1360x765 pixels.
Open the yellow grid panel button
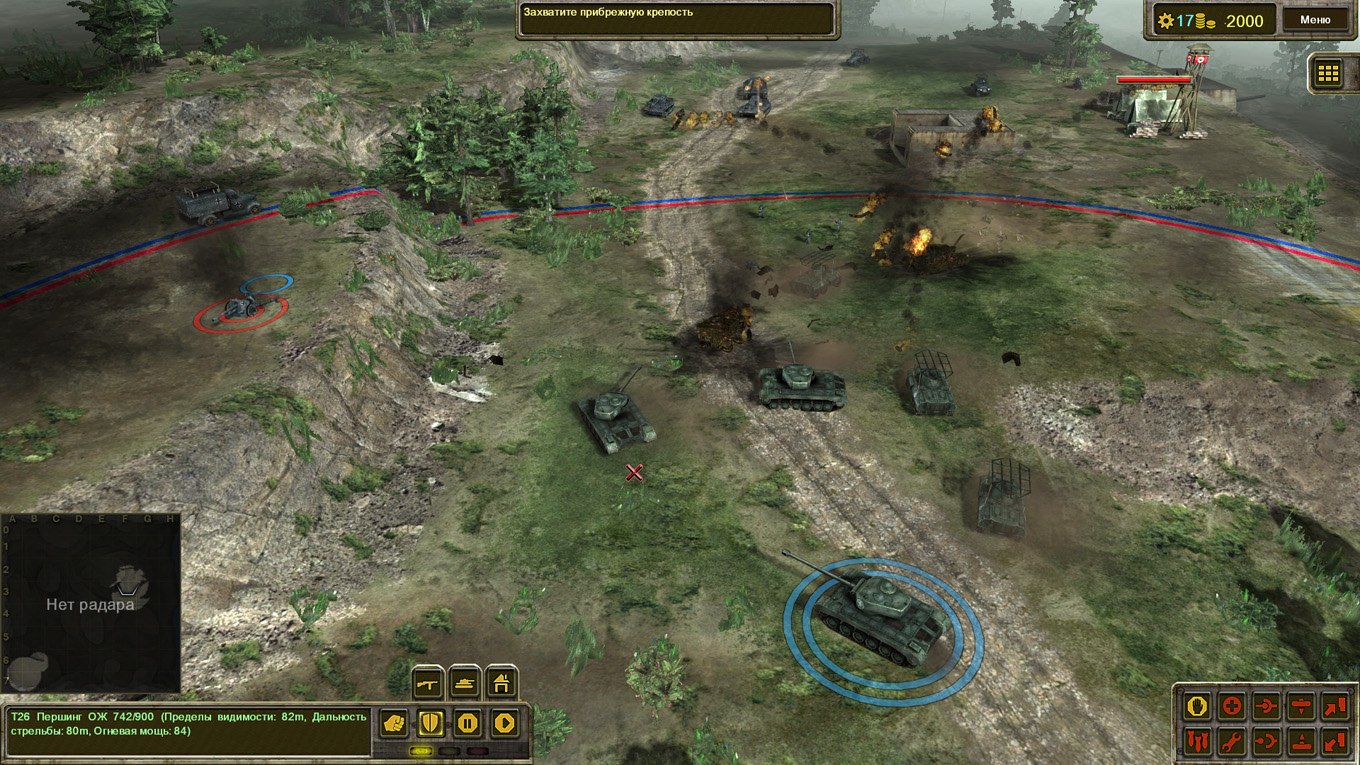[x=1328, y=73]
